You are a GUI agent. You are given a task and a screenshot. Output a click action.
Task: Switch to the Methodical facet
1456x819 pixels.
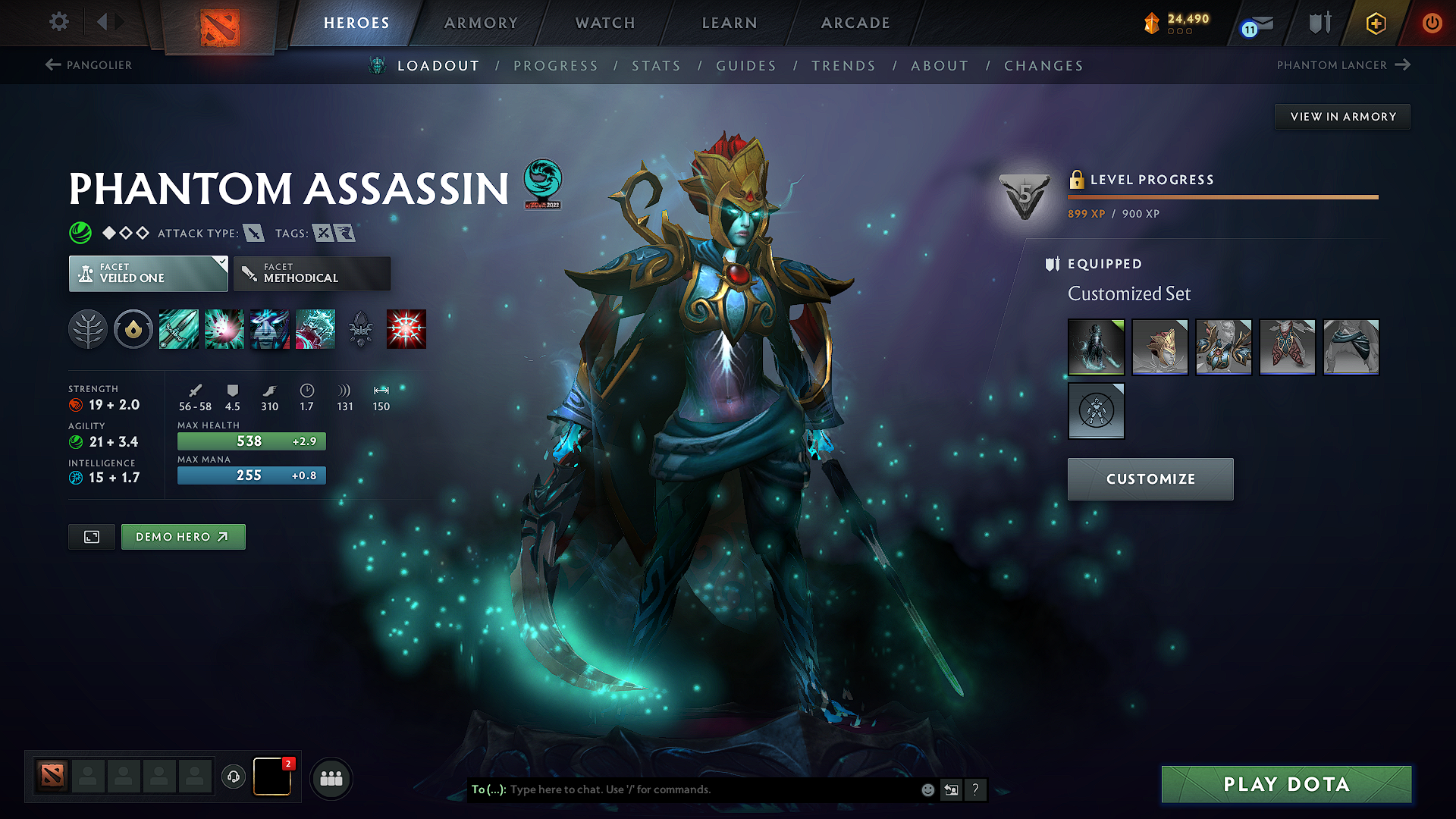[312, 273]
